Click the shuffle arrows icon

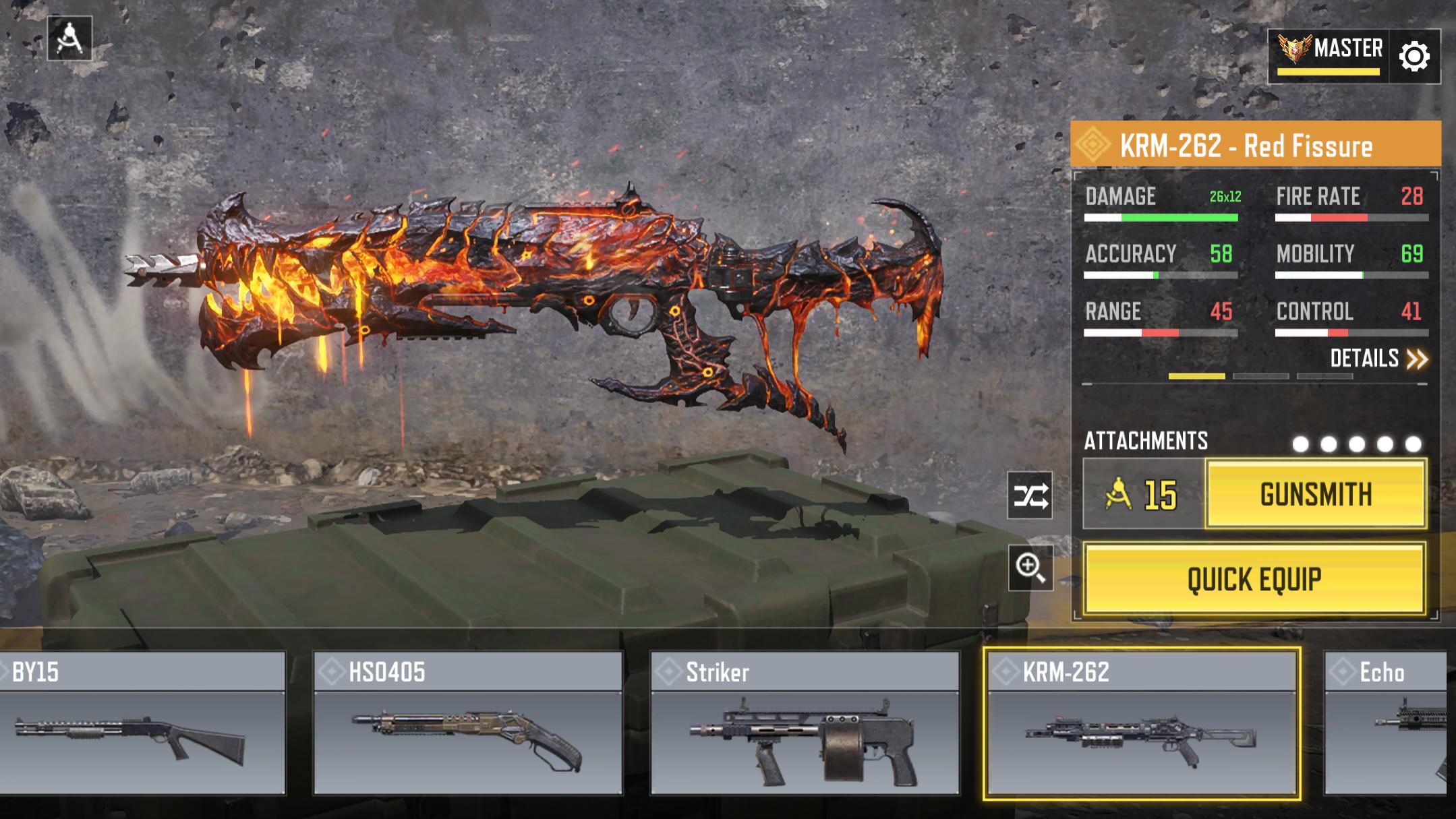[1030, 495]
